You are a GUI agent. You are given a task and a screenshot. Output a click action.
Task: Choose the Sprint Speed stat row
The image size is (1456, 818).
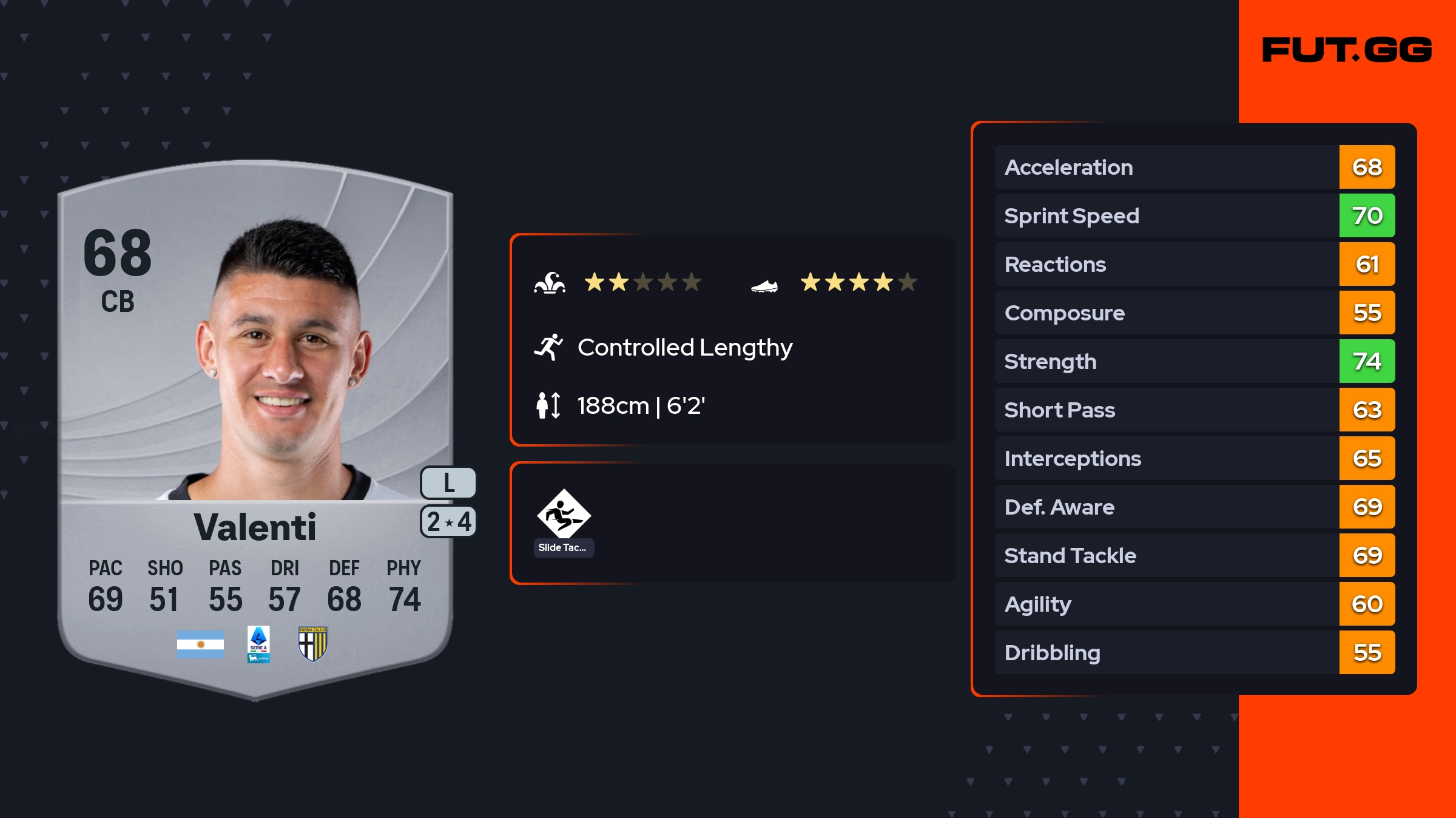tap(1194, 215)
